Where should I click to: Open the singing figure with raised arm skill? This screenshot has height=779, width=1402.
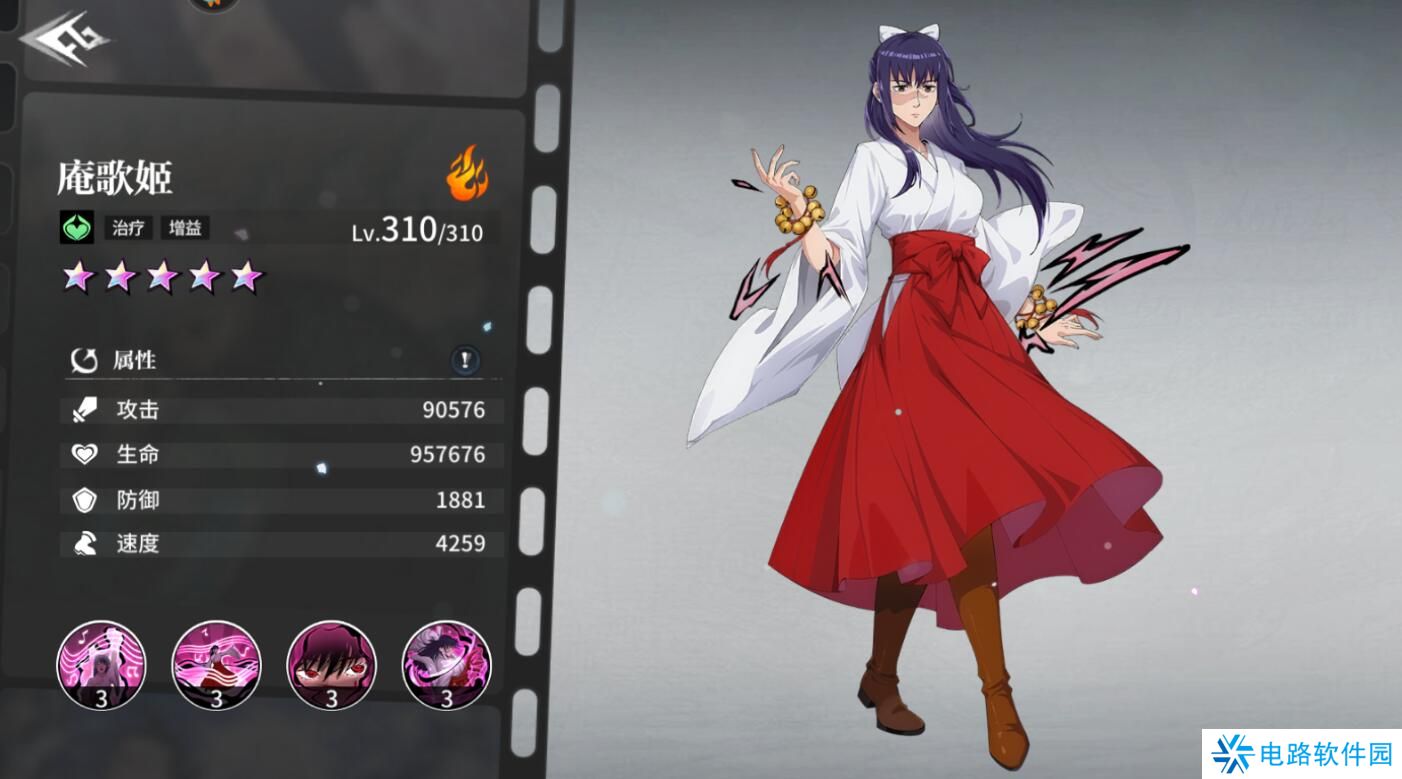pyautogui.click(x=101, y=665)
